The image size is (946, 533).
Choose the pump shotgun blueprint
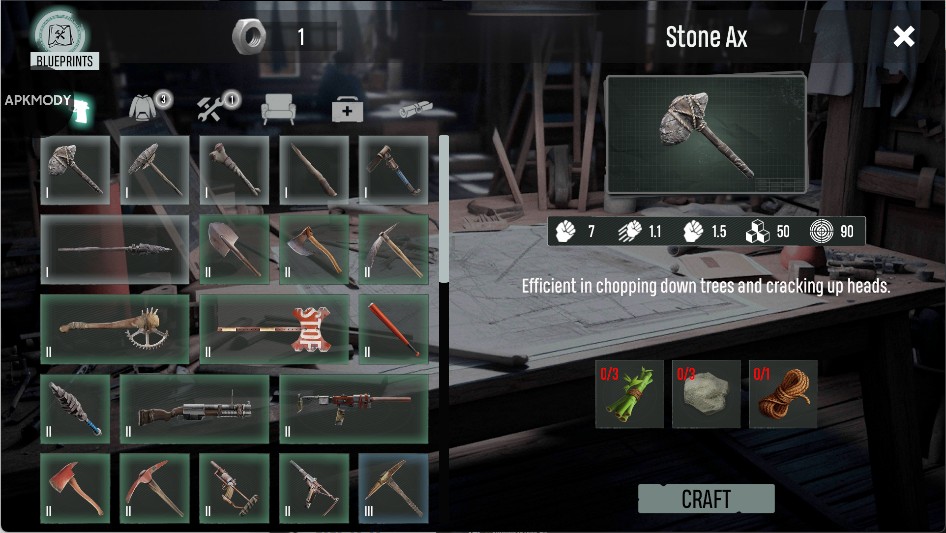pos(194,408)
